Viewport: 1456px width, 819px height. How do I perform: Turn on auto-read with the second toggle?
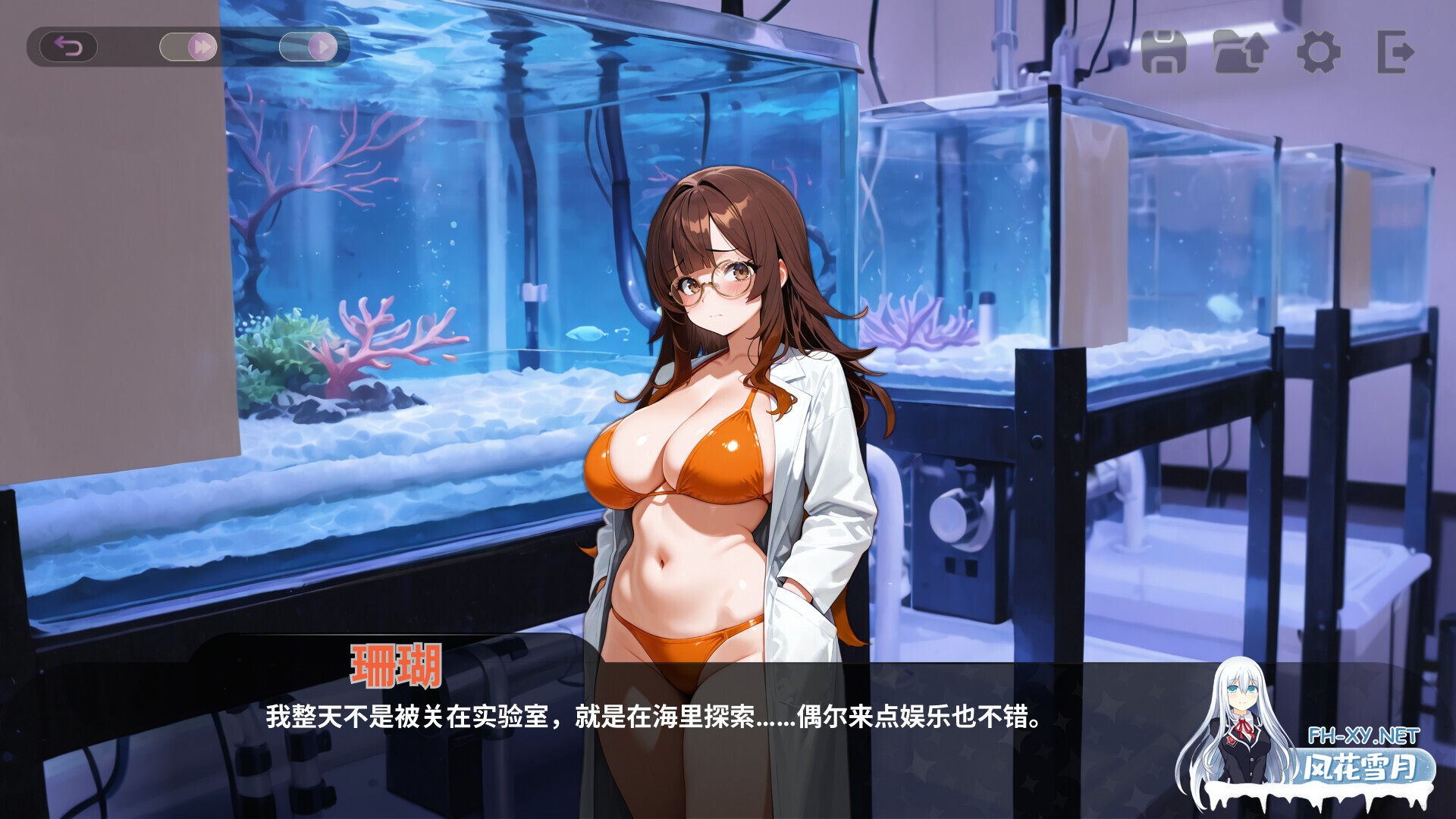311,47
